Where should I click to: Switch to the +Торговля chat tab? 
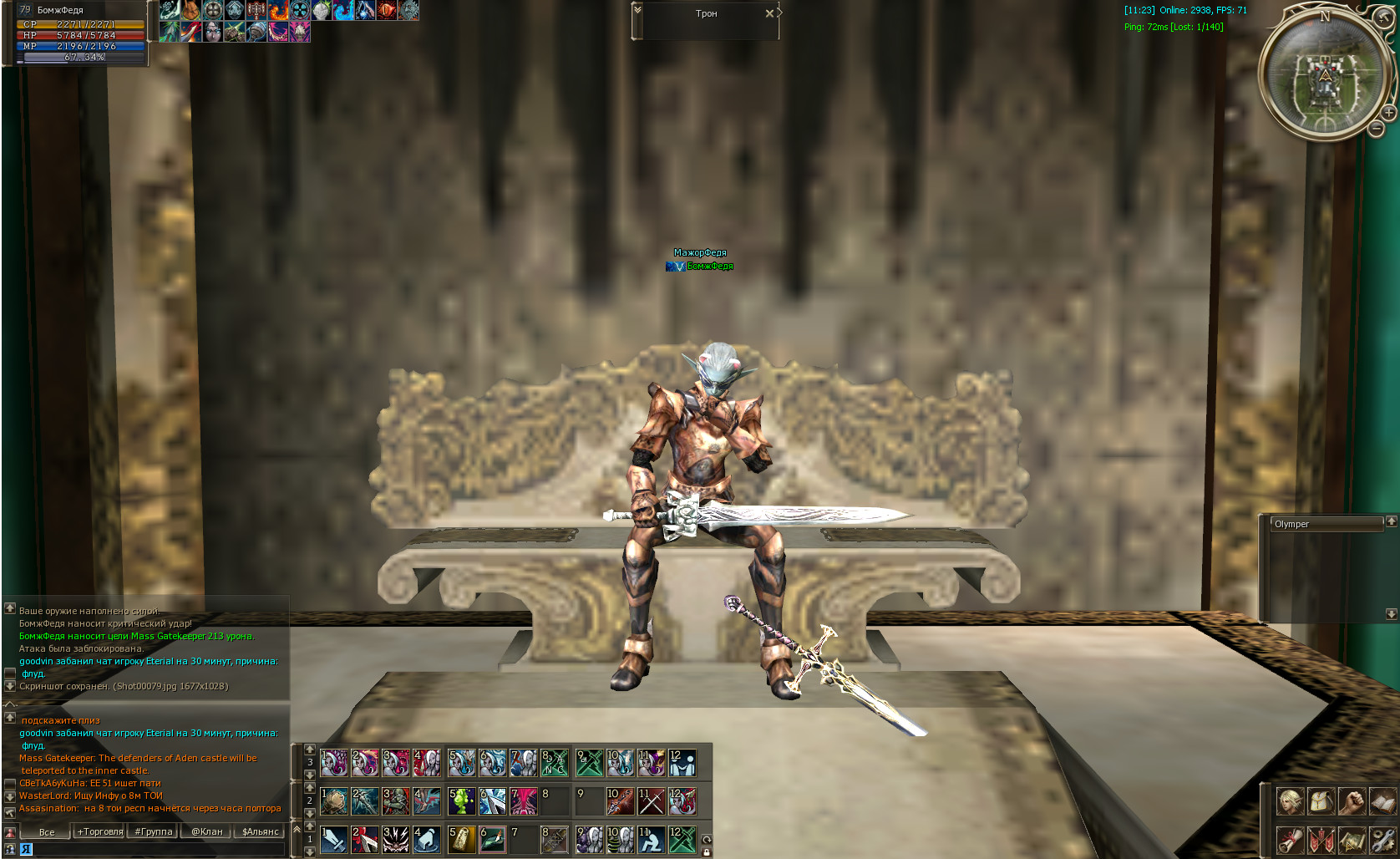click(x=100, y=831)
